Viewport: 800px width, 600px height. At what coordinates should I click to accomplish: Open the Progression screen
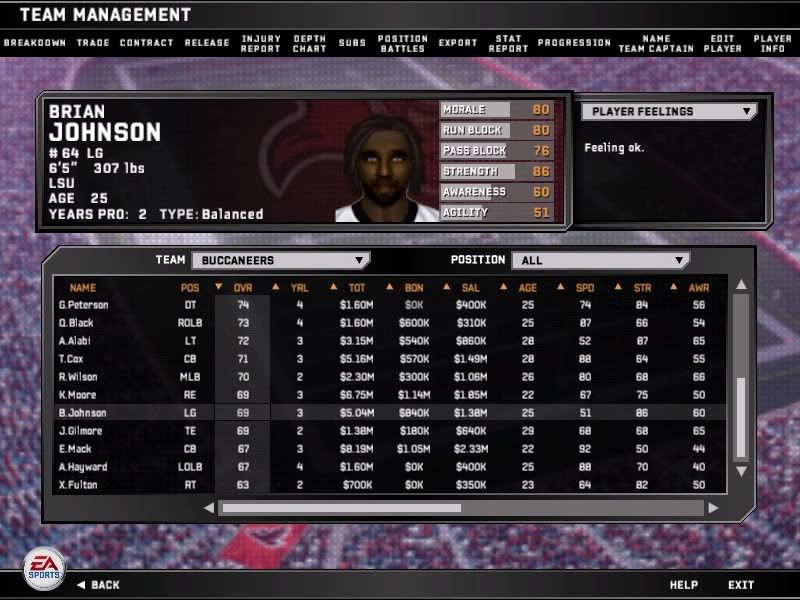tap(574, 43)
